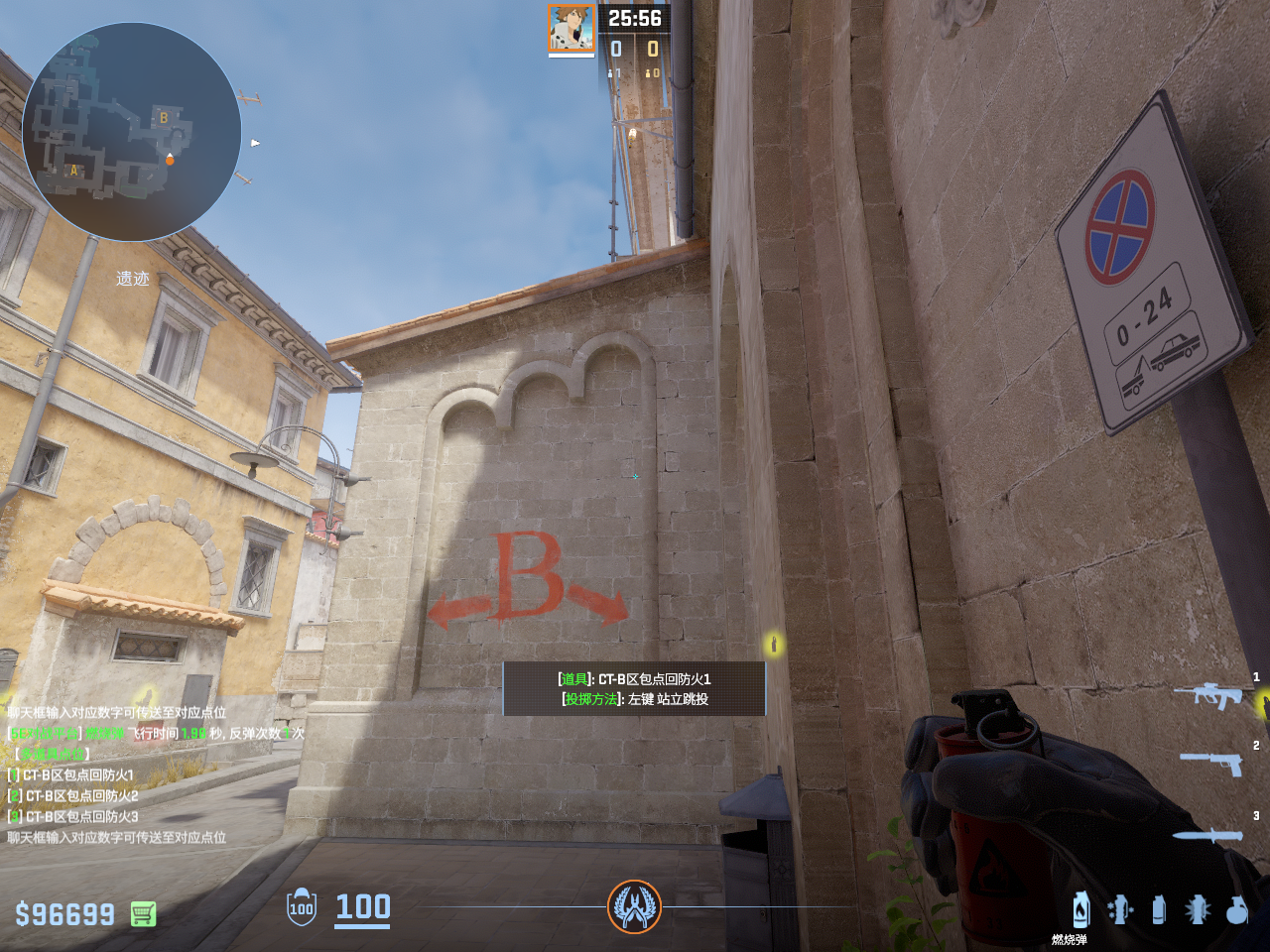Choose the HE grenade icon
This screenshot has height=952, width=1270.
click(1235, 909)
